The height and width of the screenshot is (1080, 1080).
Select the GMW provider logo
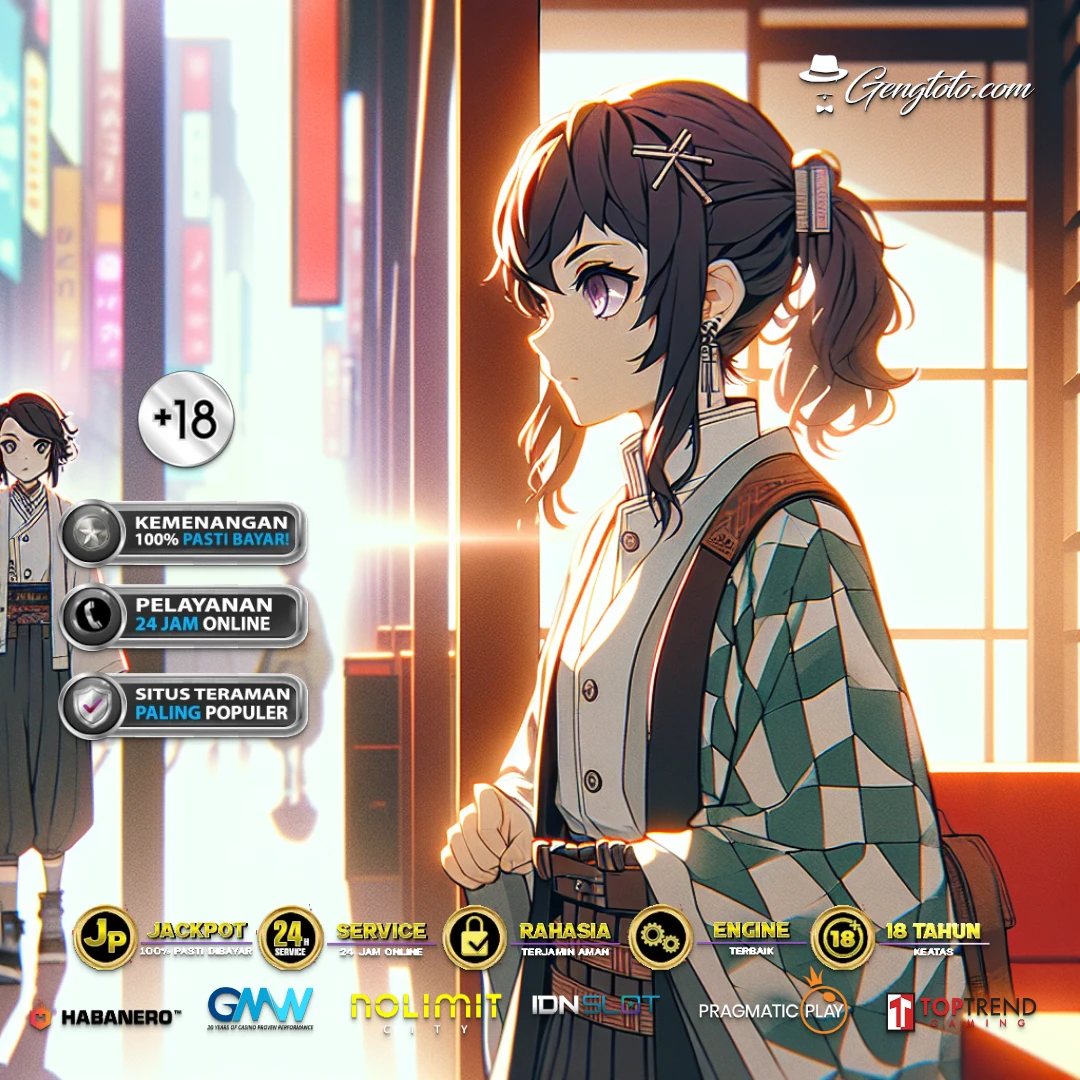260,1008
